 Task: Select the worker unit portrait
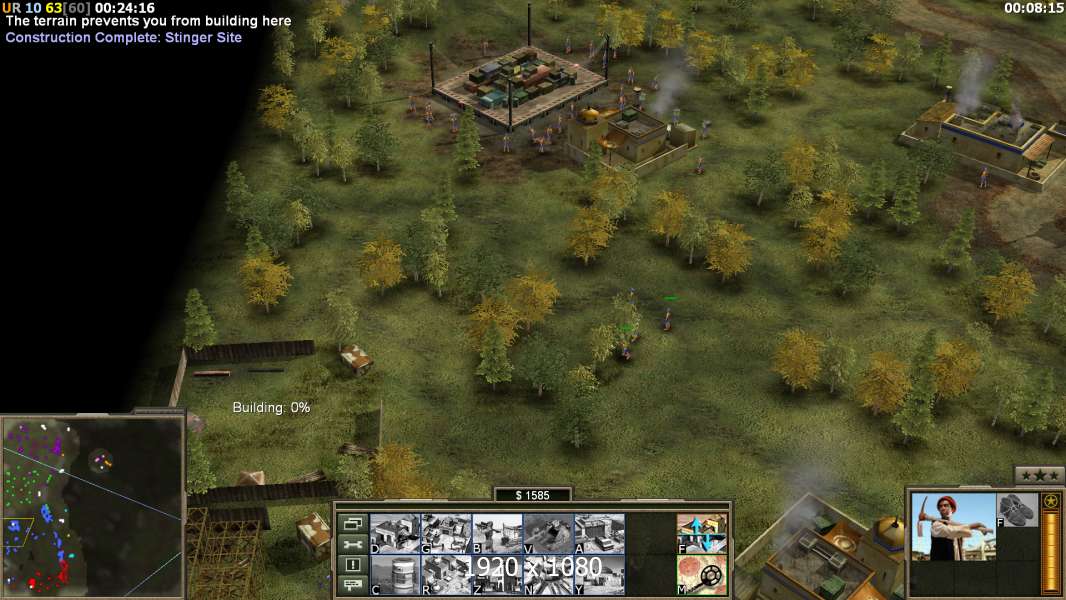point(953,527)
